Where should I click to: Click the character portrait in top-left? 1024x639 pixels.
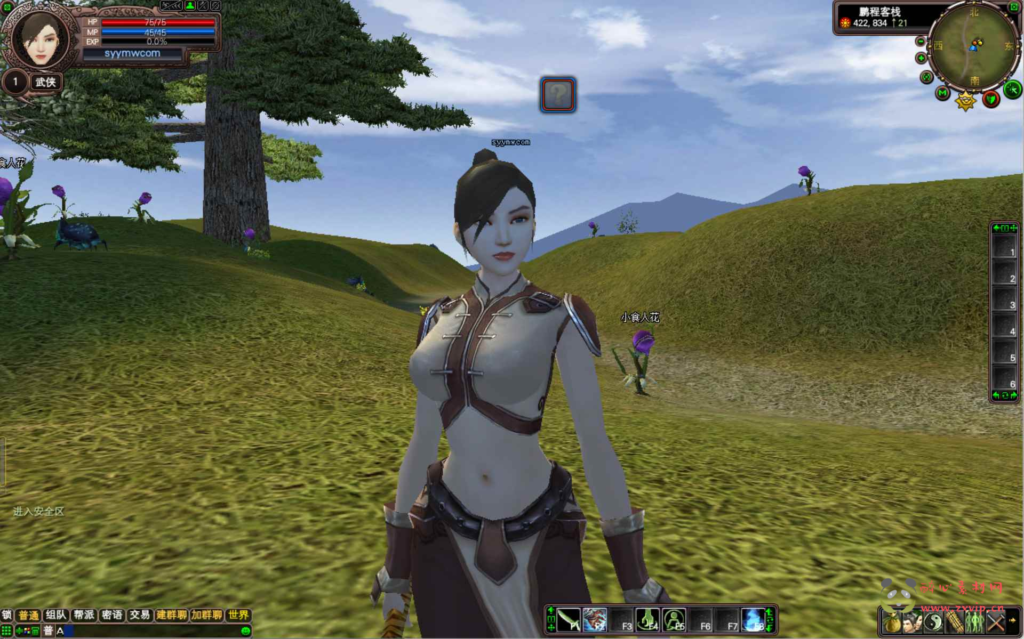[40, 38]
